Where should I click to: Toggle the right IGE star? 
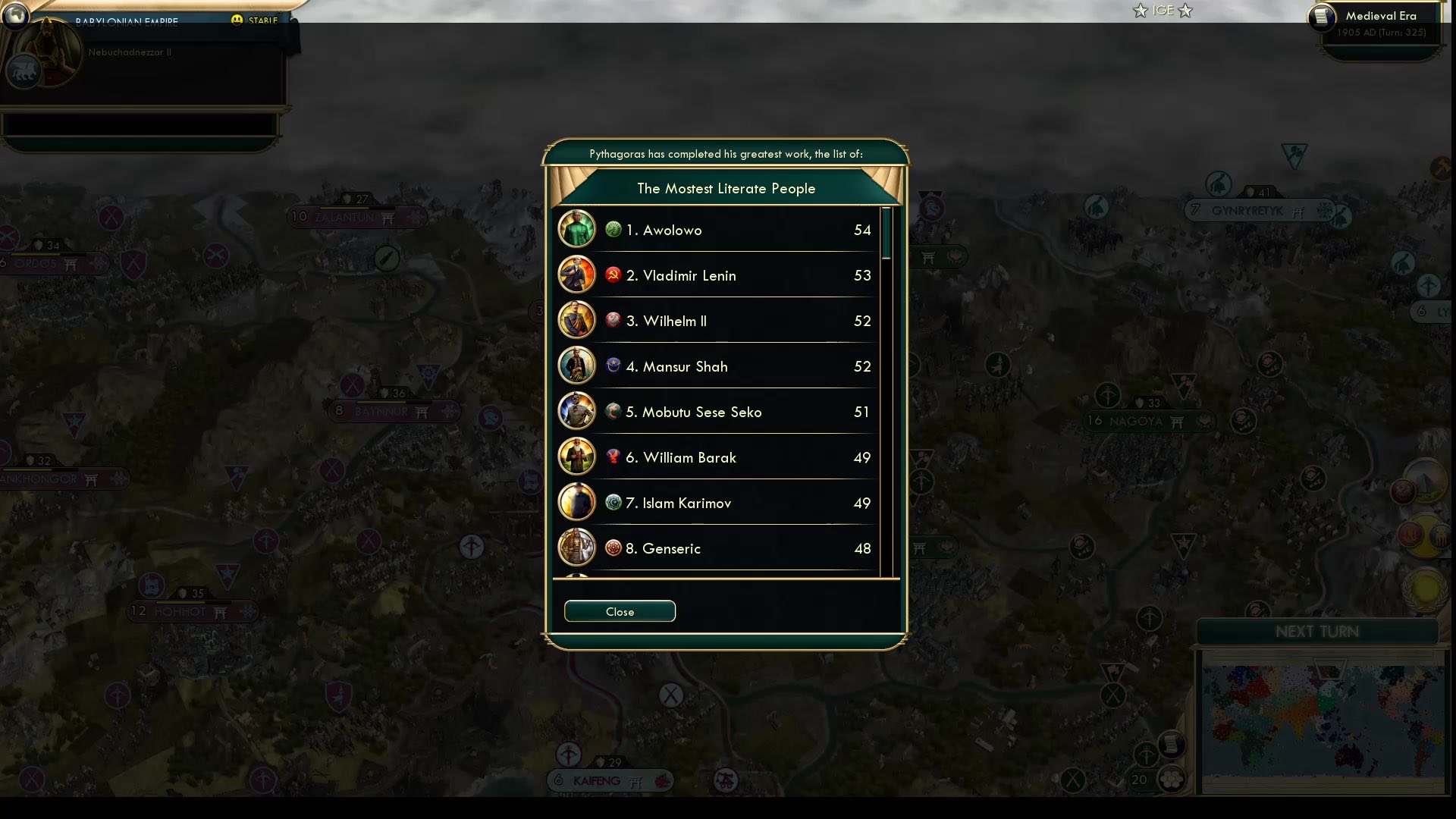pyautogui.click(x=1185, y=11)
